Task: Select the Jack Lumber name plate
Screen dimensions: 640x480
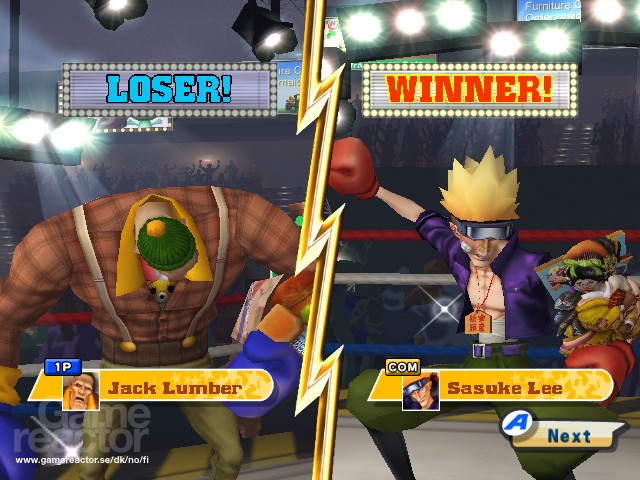Action: point(175,387)
